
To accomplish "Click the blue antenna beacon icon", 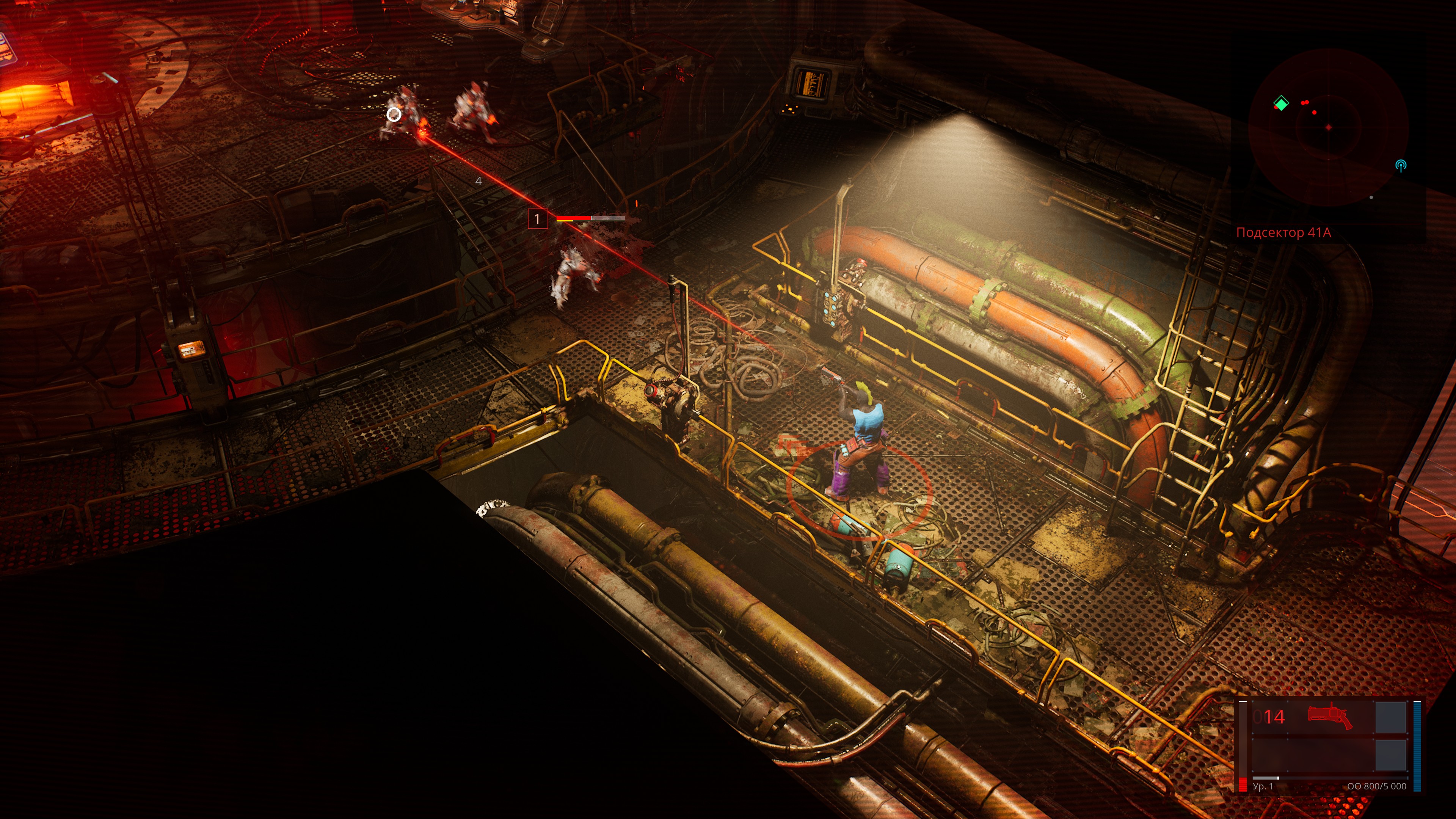I will point(1401,166).
